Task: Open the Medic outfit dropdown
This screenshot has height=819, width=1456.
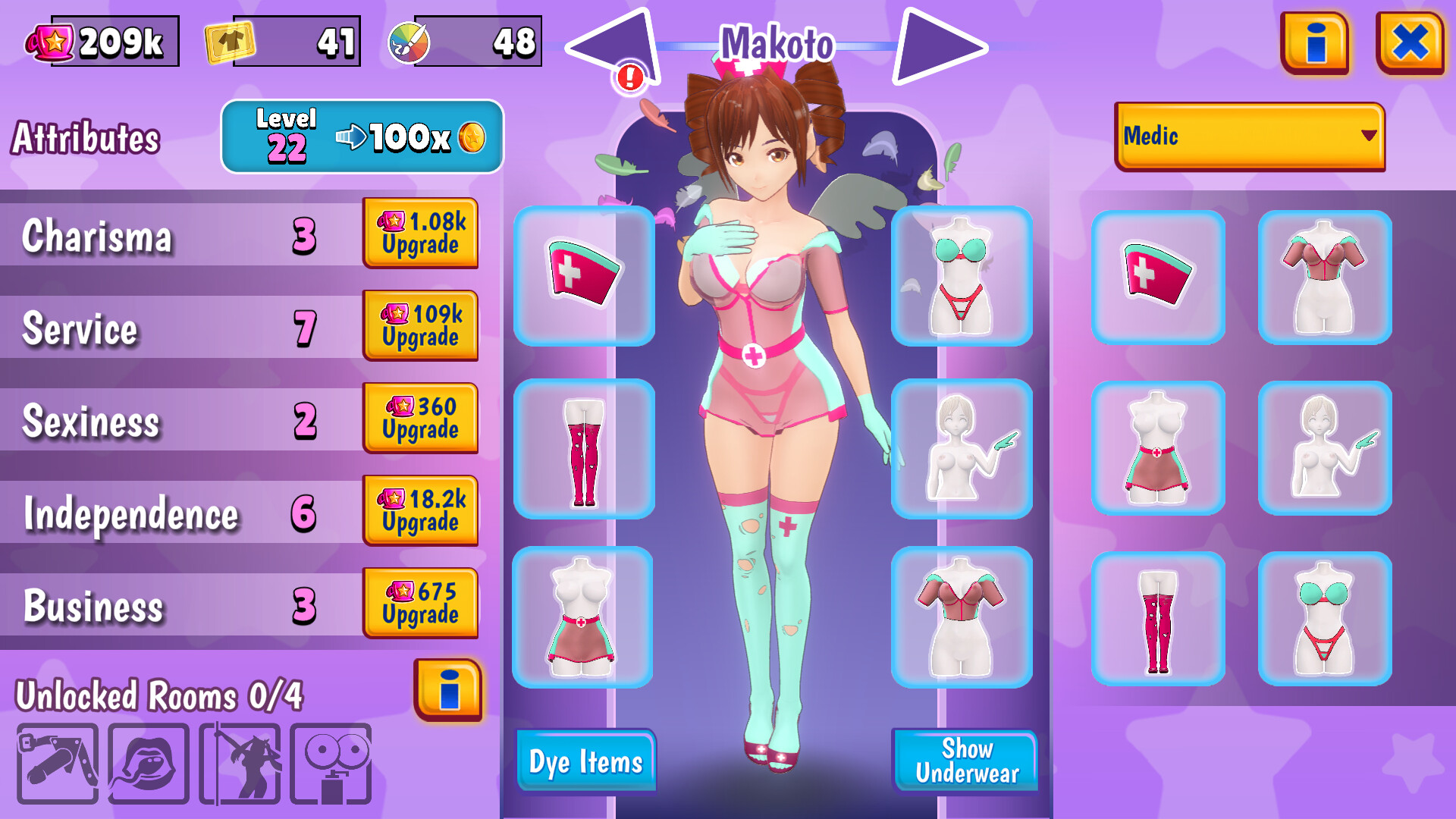Action: click(1248, 136)
